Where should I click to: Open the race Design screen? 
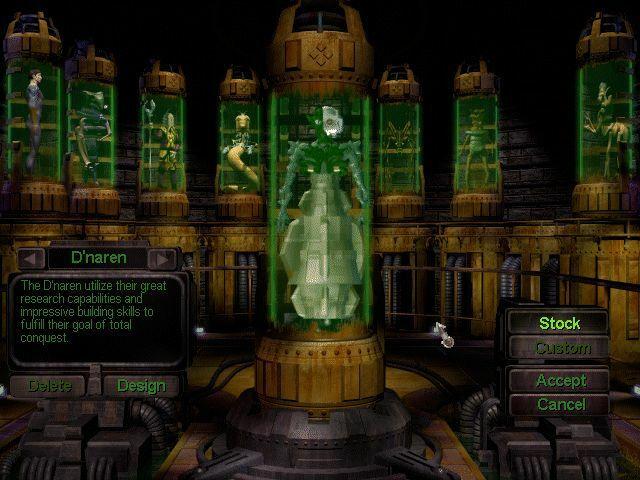coord(140,385)
